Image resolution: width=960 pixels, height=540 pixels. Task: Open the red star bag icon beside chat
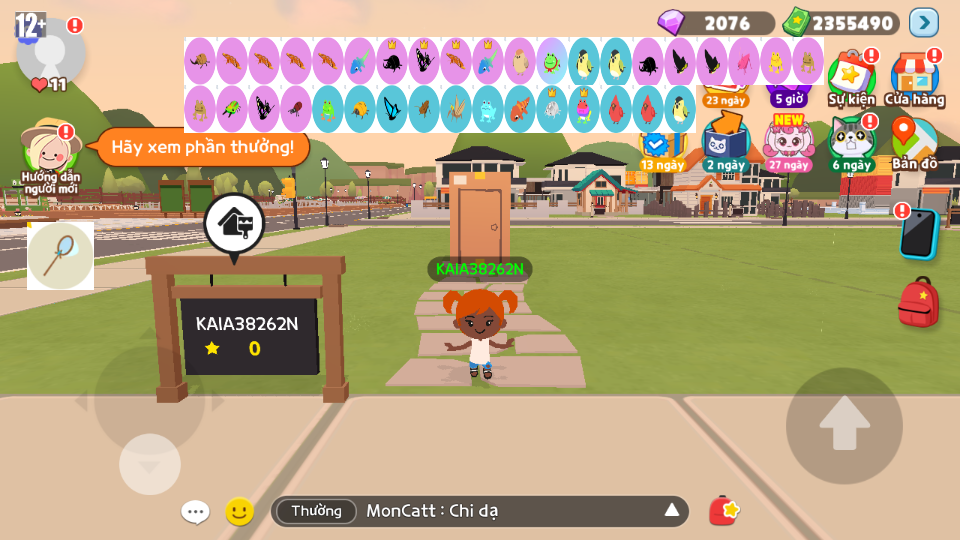(724, 511)
